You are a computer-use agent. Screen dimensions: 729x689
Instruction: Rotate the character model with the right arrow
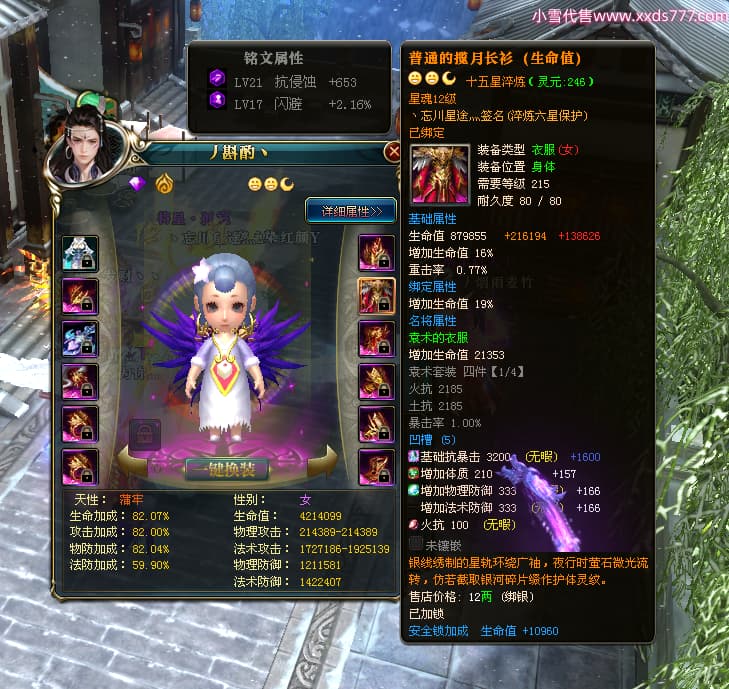(x=326, y=456)
